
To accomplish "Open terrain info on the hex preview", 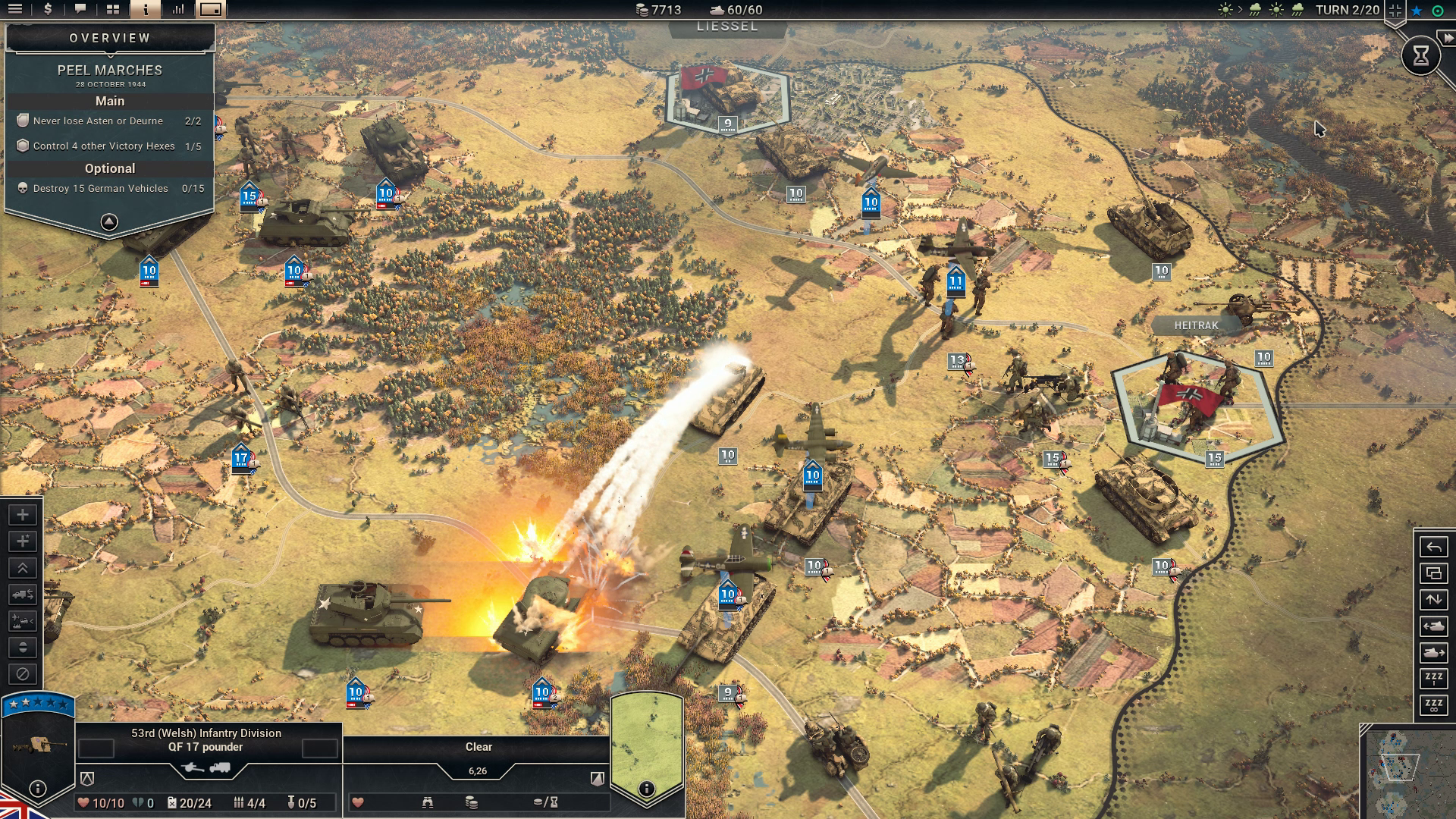I will (646, 789).
